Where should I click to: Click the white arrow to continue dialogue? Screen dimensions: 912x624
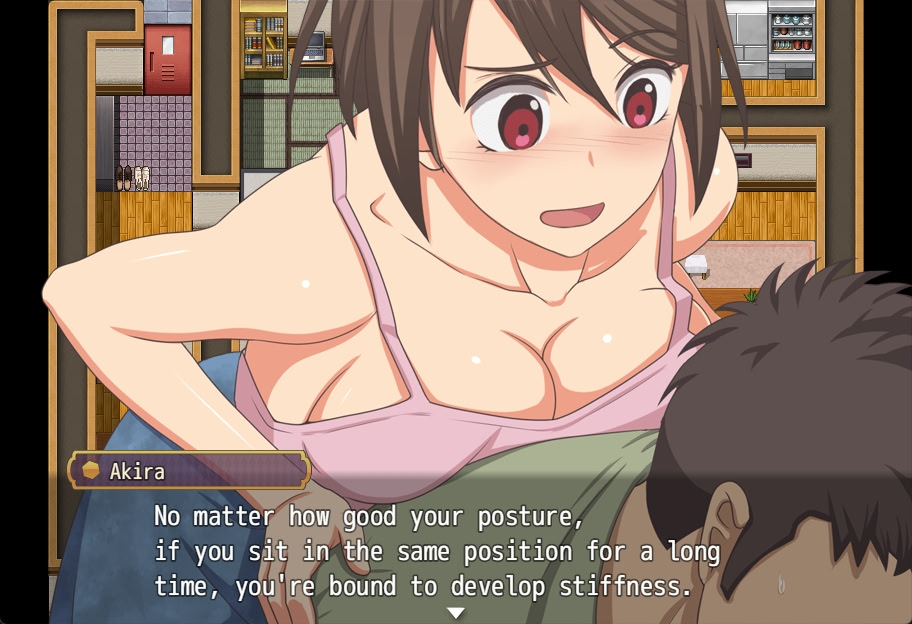[456, 612]
